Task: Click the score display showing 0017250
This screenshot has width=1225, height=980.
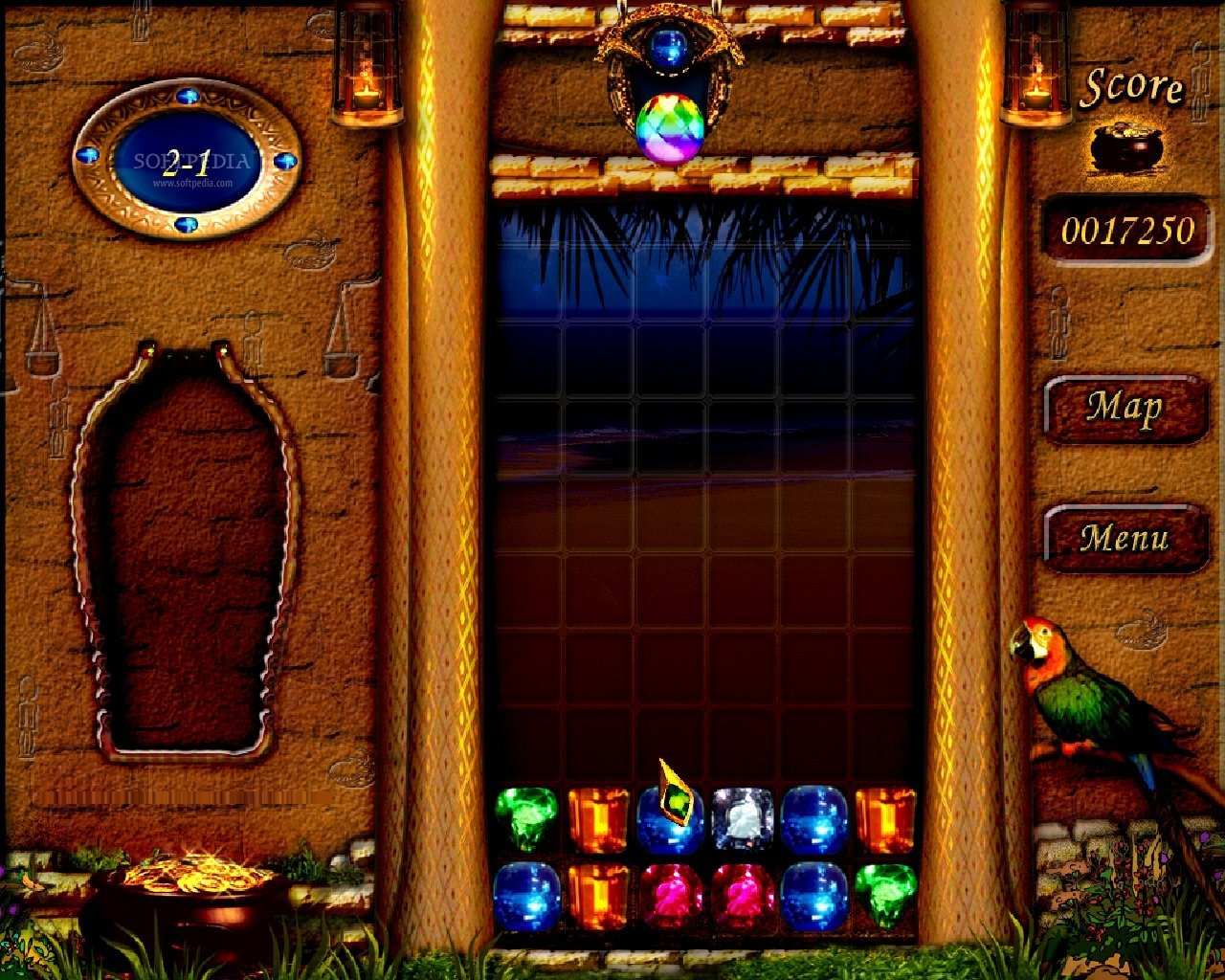Action: [1125, 230]
